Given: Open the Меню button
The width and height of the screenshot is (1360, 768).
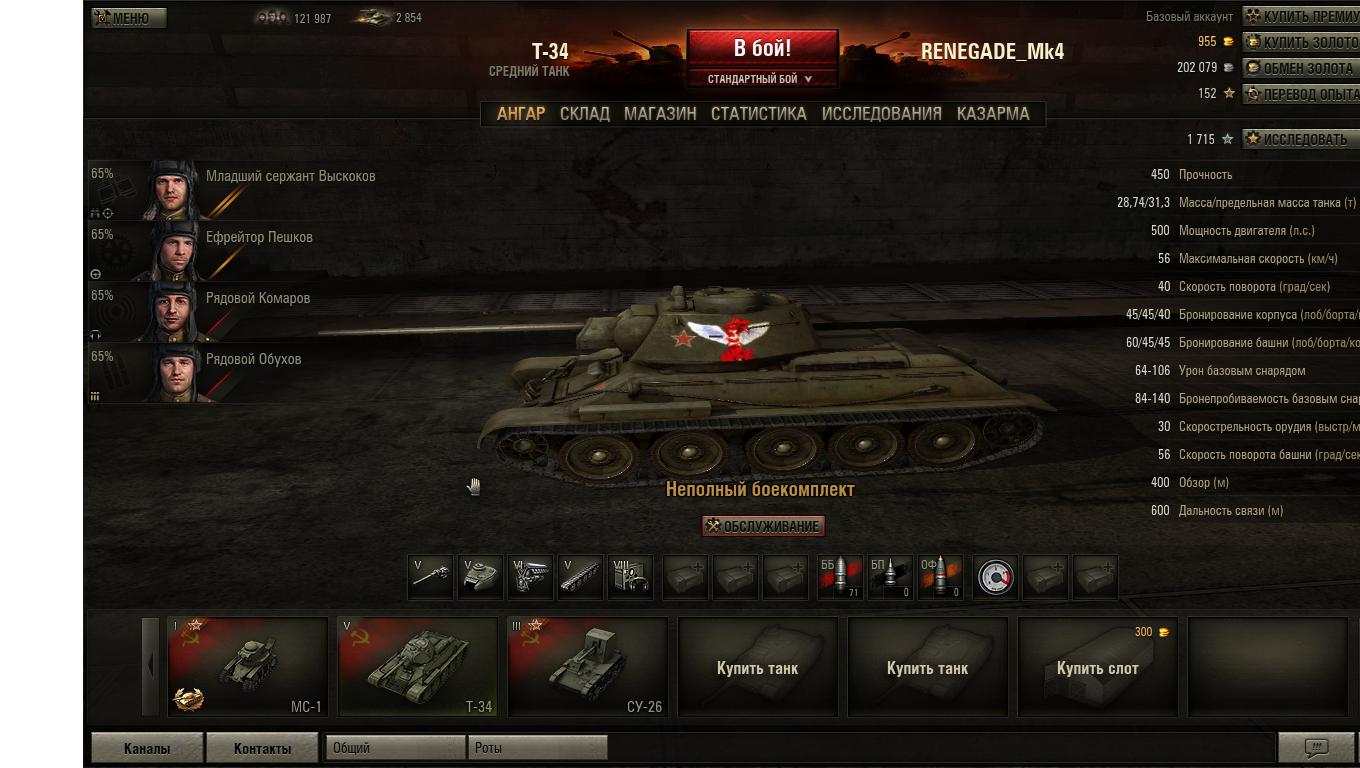Looking at the screenshot, I should [x=129, y=18].
